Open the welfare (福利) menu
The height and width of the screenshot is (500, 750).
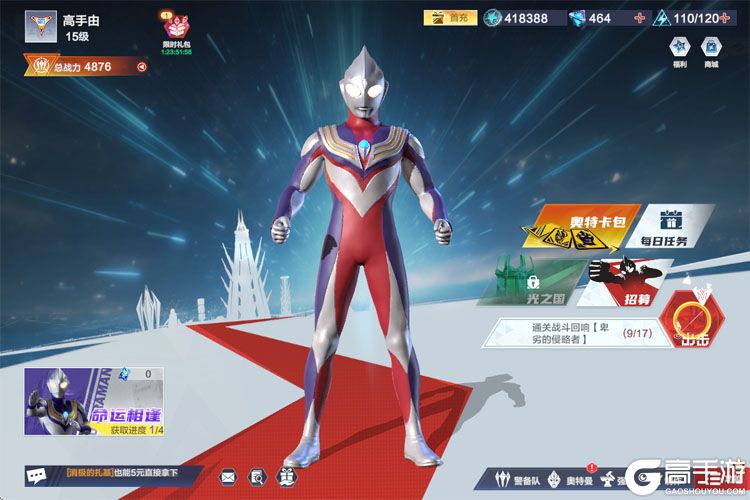679,51
